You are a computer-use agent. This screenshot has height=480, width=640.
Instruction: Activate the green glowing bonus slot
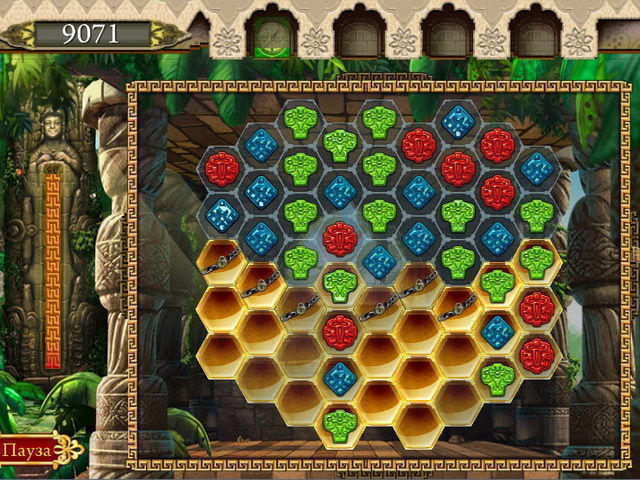pyautogui.click(x=270, y=36)
